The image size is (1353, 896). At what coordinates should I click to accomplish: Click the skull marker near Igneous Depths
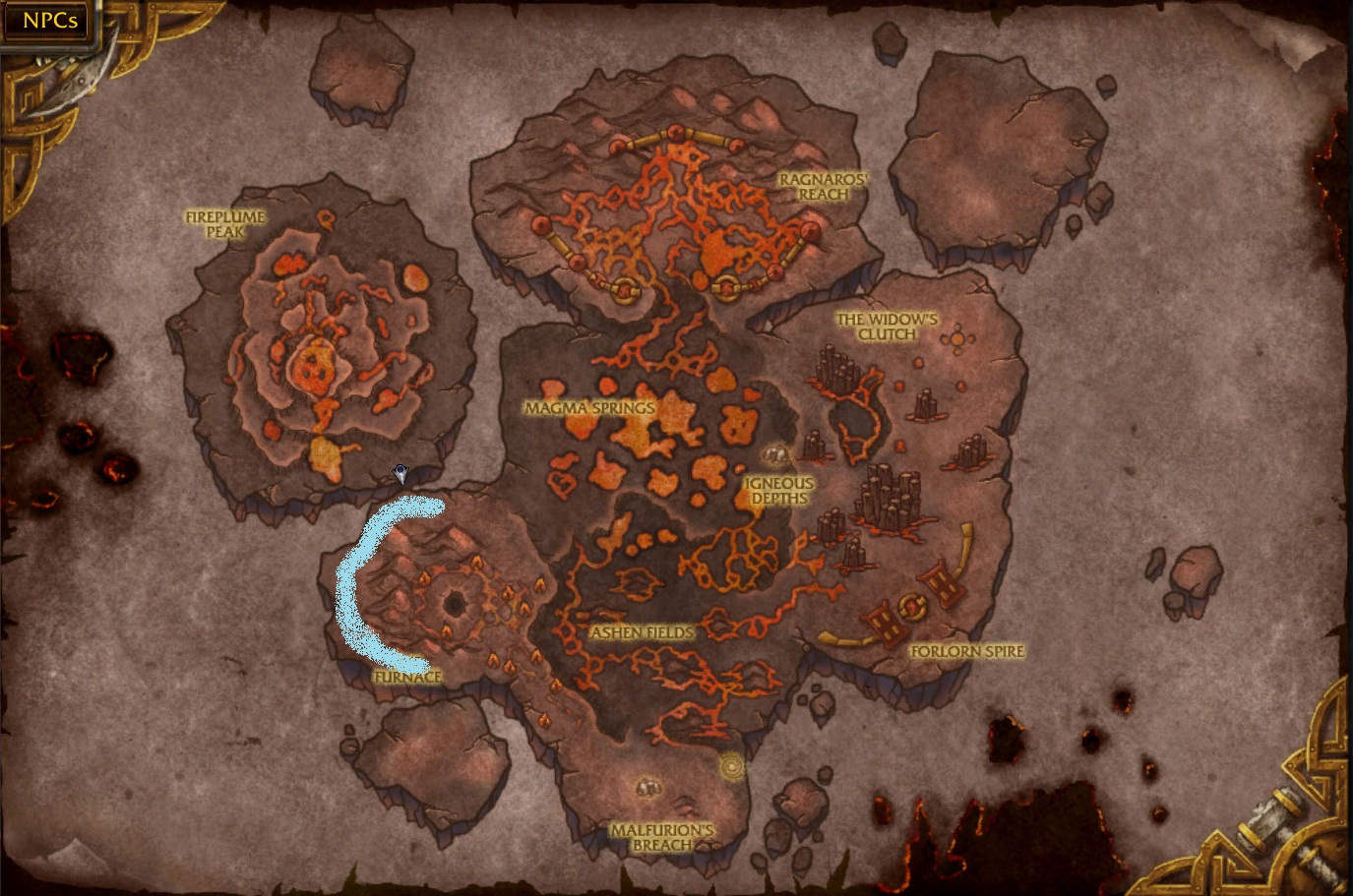pos(774,455)
